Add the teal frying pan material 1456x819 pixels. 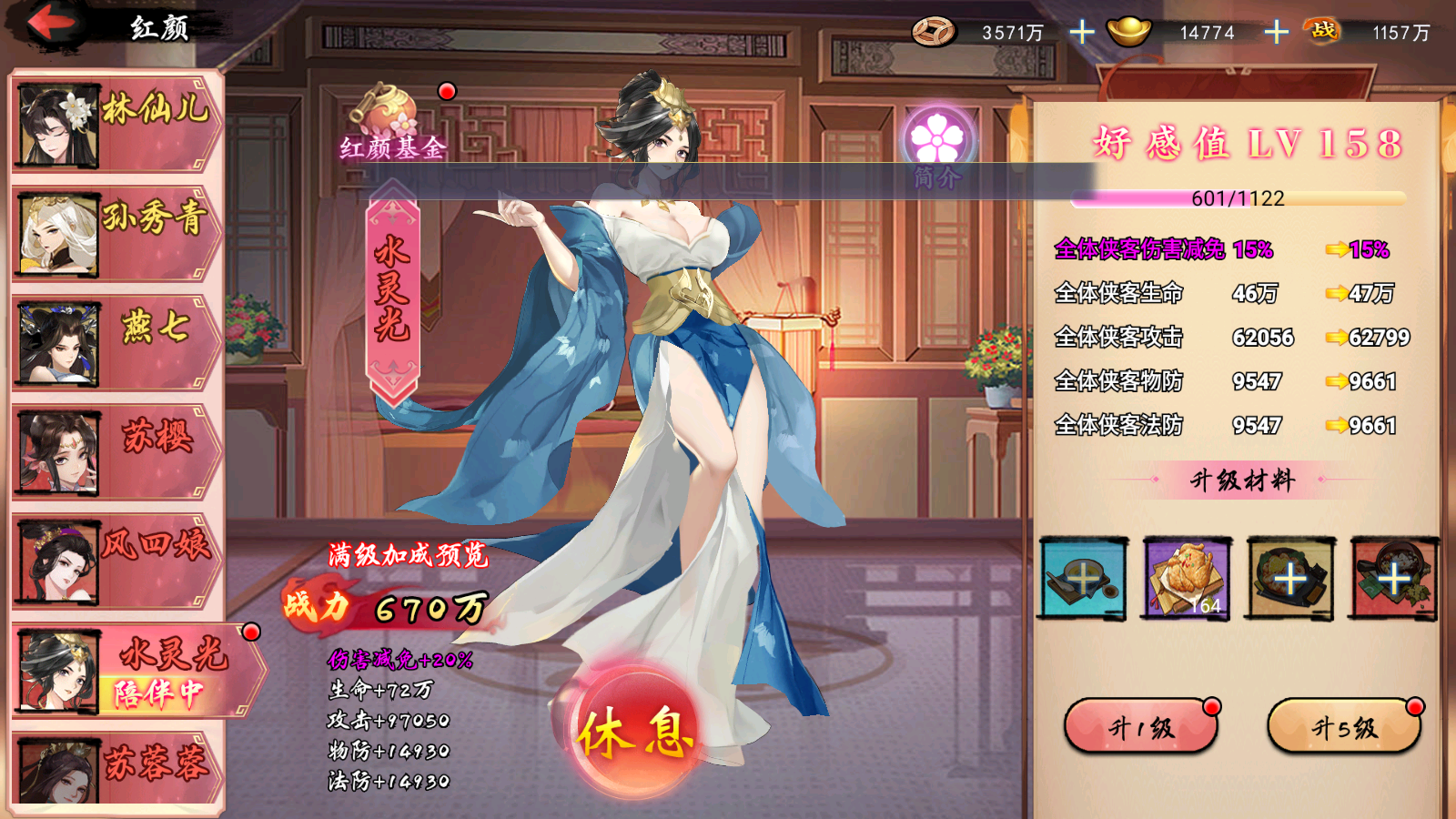1084,579
